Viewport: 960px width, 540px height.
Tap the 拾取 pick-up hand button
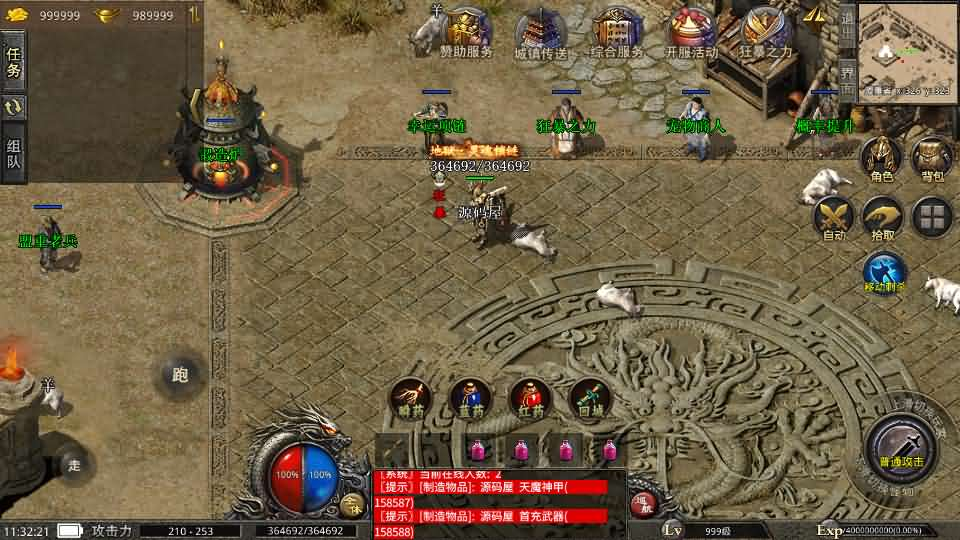coord(883,217)
